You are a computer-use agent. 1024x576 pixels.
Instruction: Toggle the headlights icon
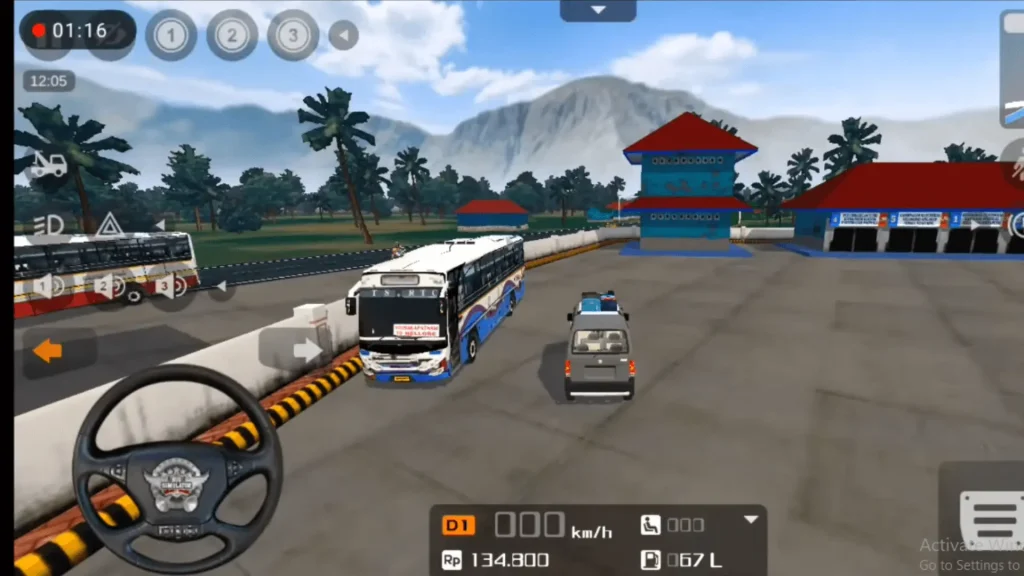click(48, 225)
